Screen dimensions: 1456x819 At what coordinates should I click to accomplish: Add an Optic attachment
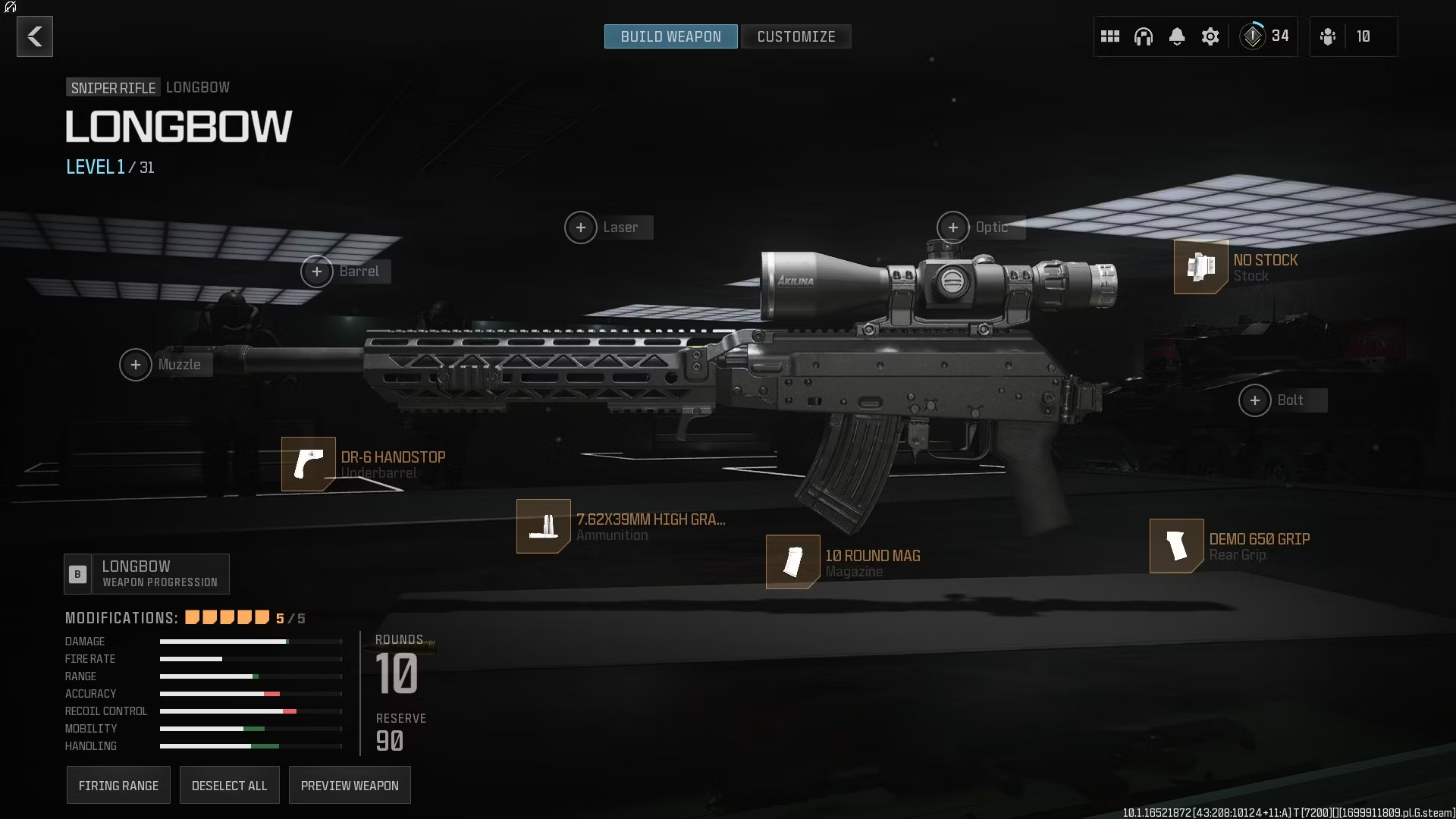tap(953, 227)
